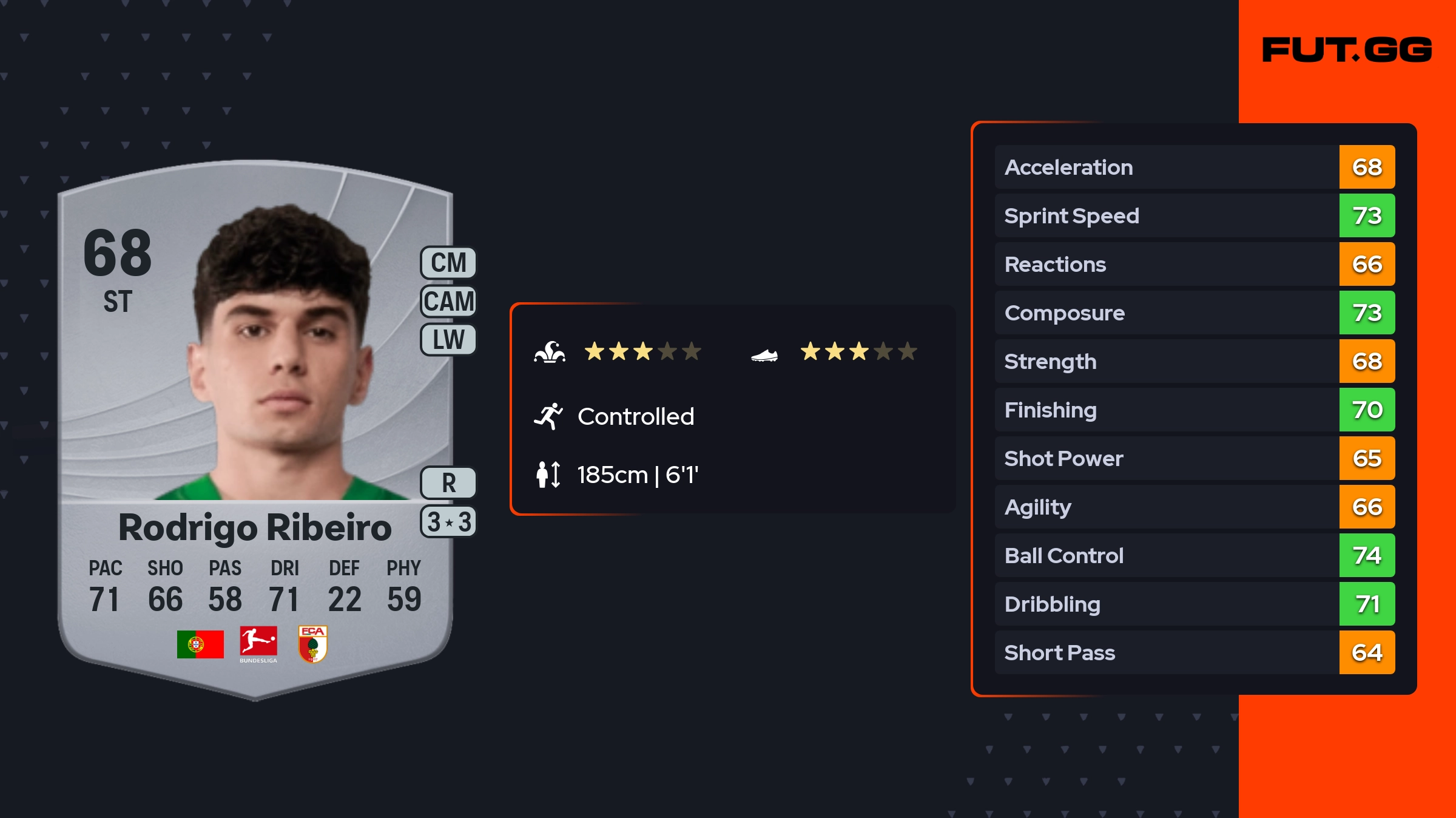Image resolution: width=1456 pixels, height=818 pixels.
Task: Click the Portugal flag on the card
Action: (x=200, y=644)
